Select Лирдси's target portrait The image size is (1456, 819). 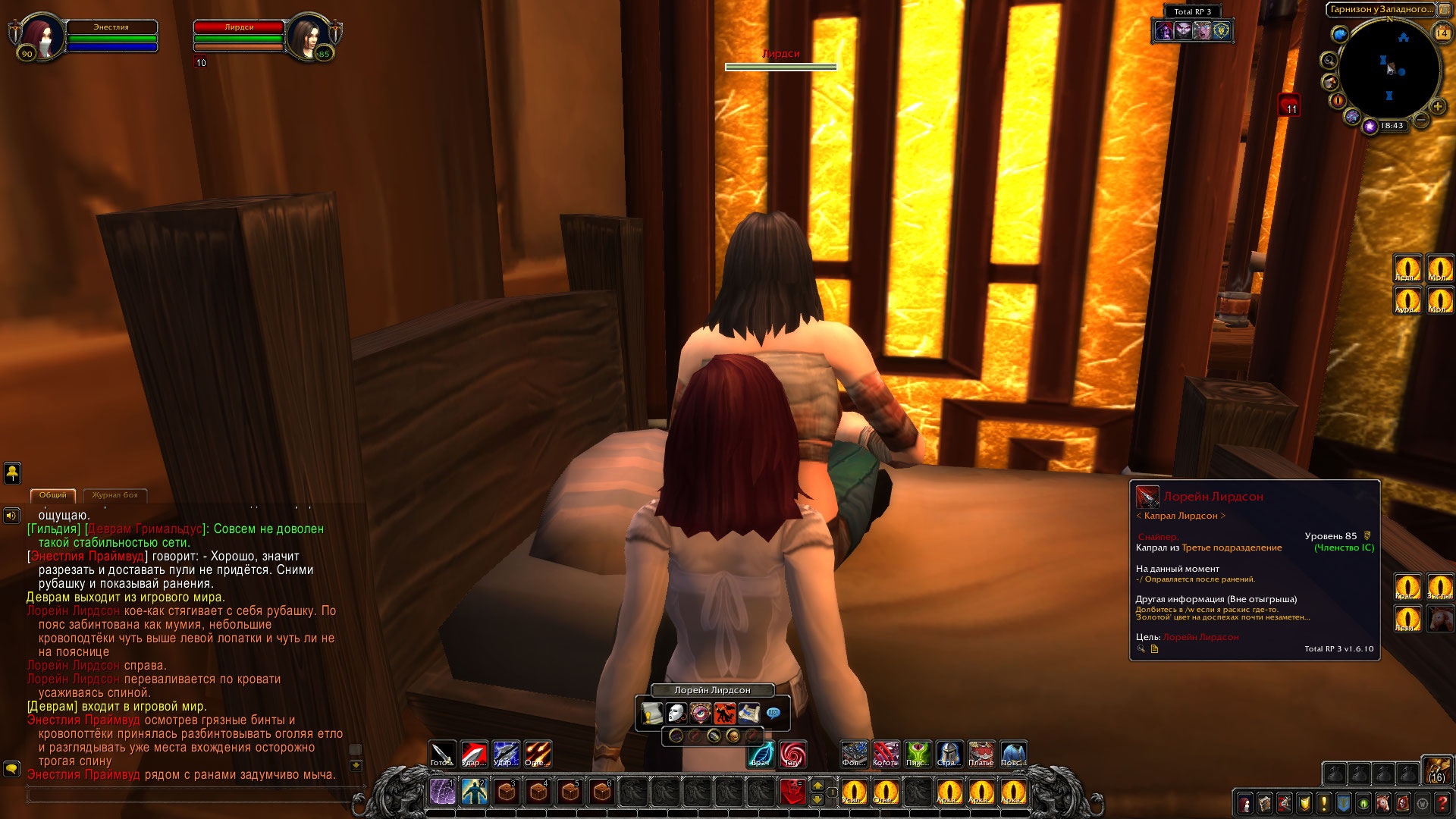(x=309, y=35)
